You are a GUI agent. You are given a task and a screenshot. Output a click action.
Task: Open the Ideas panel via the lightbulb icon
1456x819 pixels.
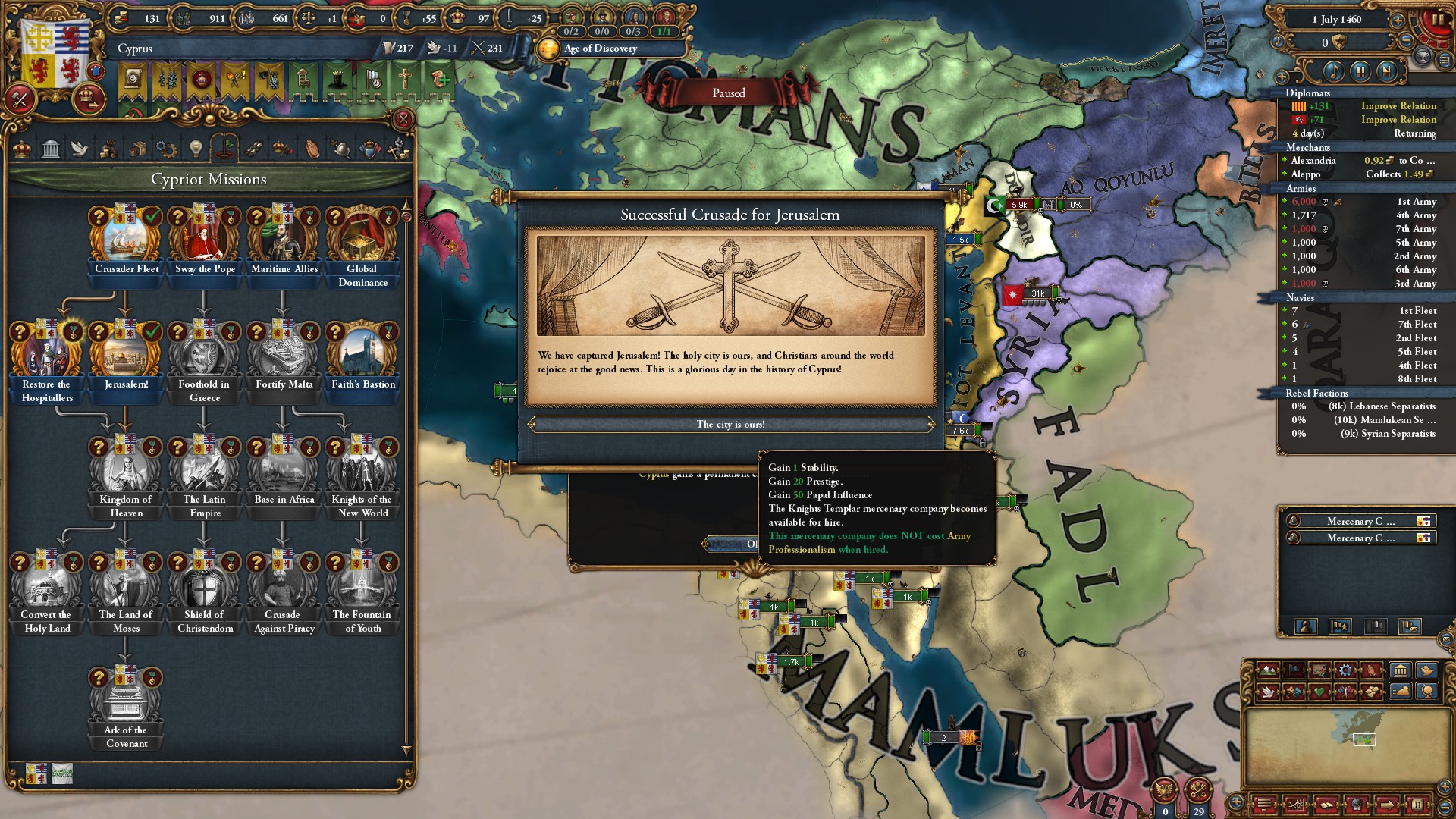(x=196, y=149)
